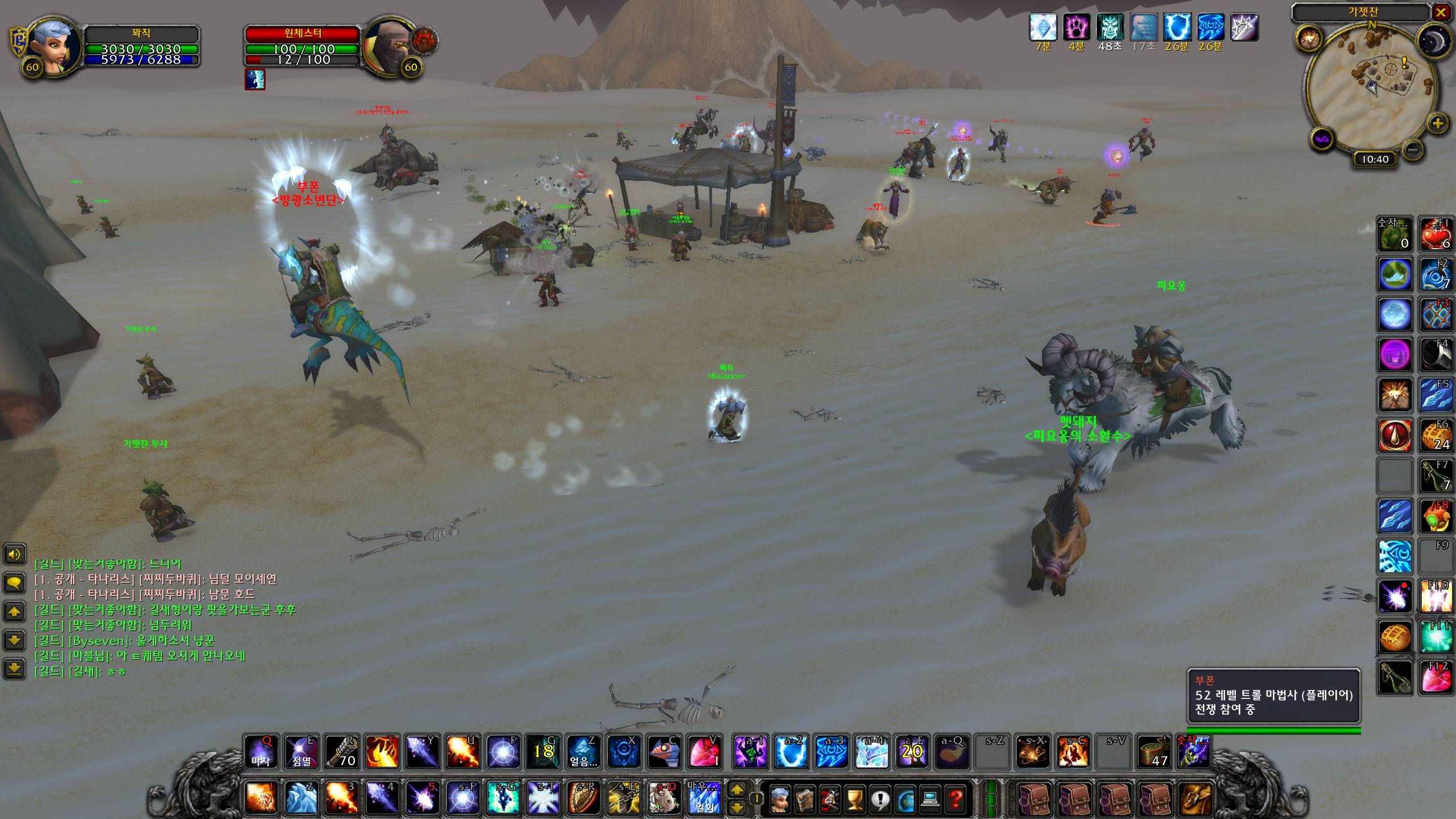Use the red healing potion on F1
The height and width of the screenshot is (819, 1456).
click(x=1437, y=234)
